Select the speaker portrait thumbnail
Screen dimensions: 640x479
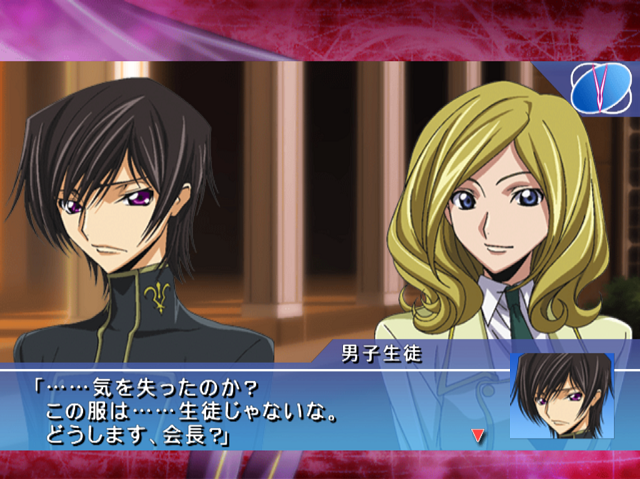pyautogui.click(x=561, y=396)
